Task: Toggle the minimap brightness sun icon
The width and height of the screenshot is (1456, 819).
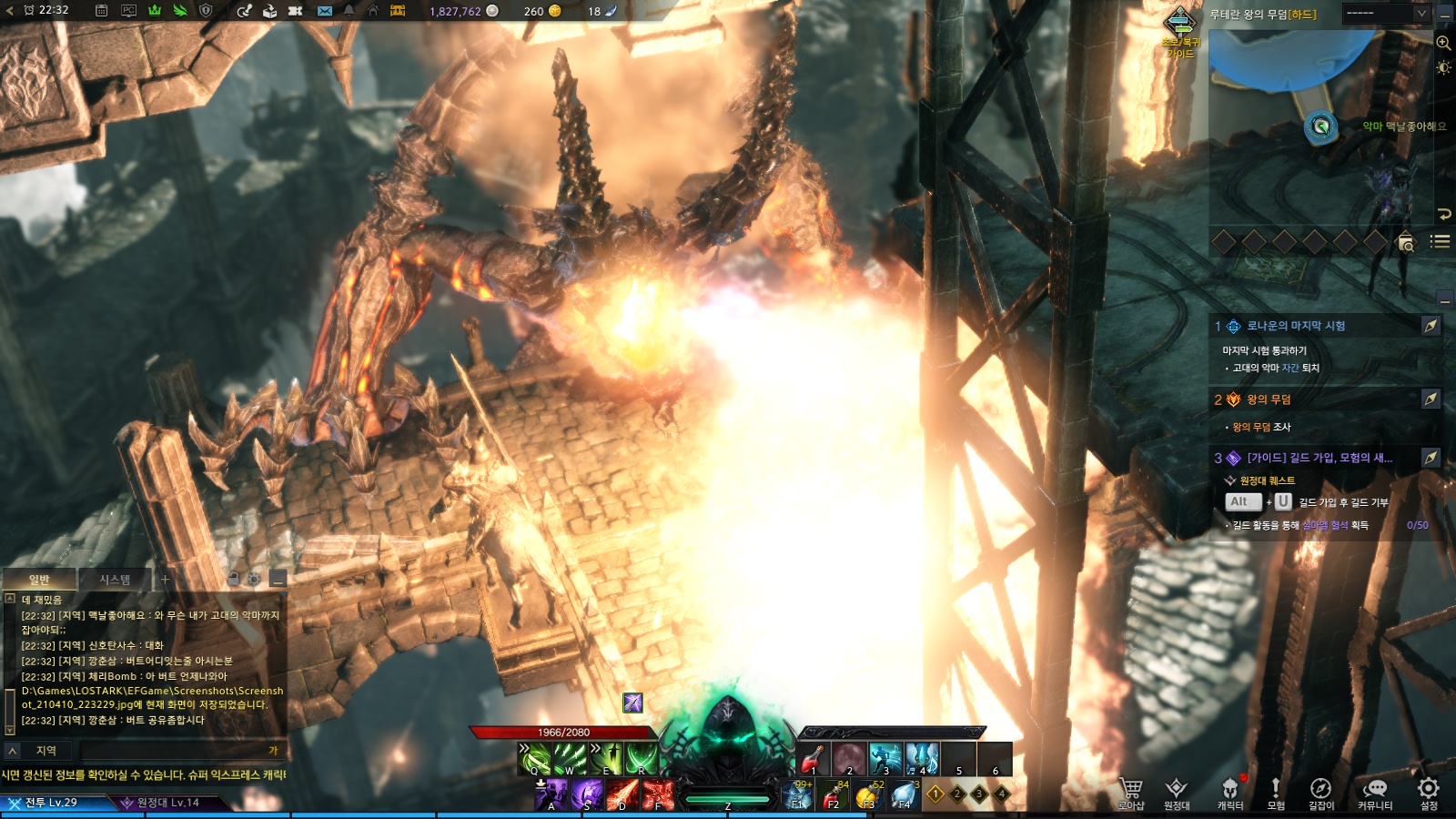Action: [x=1443, y=68]
